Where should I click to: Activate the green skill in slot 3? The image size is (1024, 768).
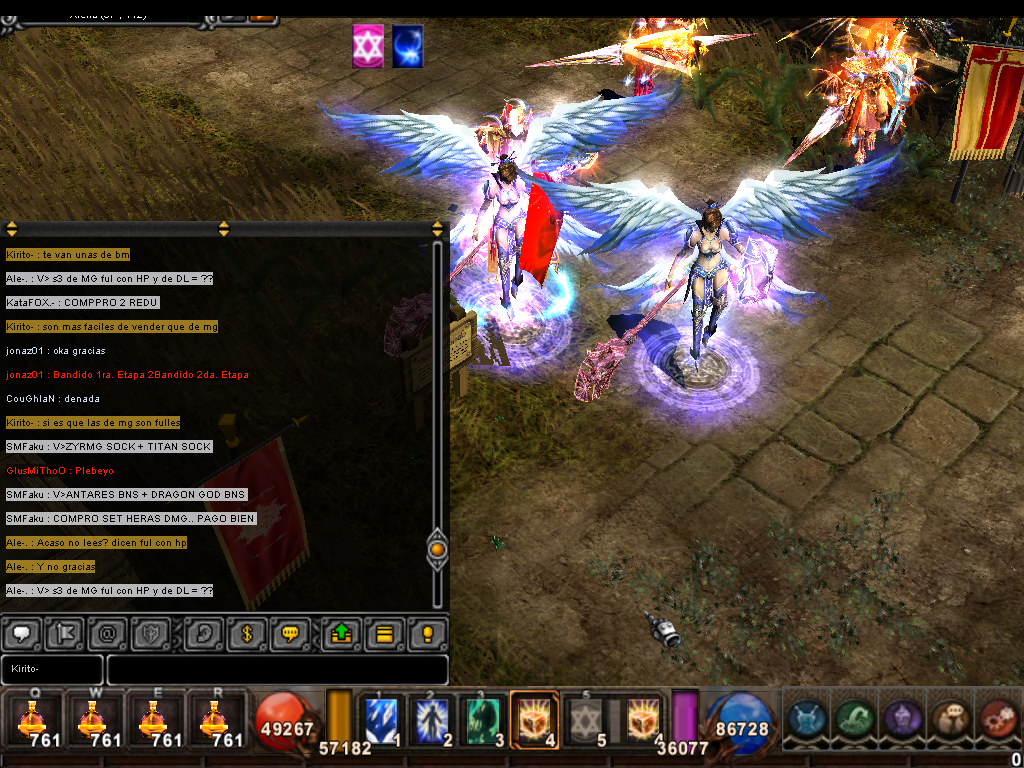(x=486, y=720)
